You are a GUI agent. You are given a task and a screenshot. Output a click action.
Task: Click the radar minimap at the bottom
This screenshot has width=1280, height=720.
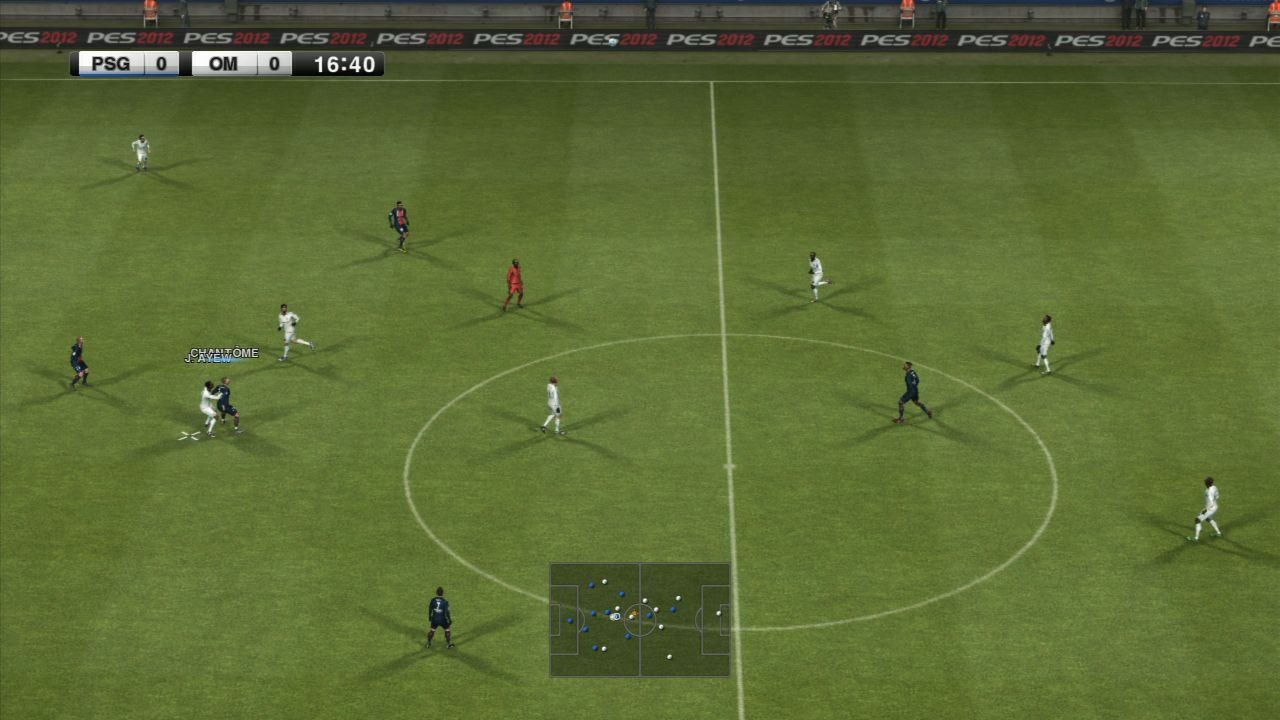click(x=640, y=620)
